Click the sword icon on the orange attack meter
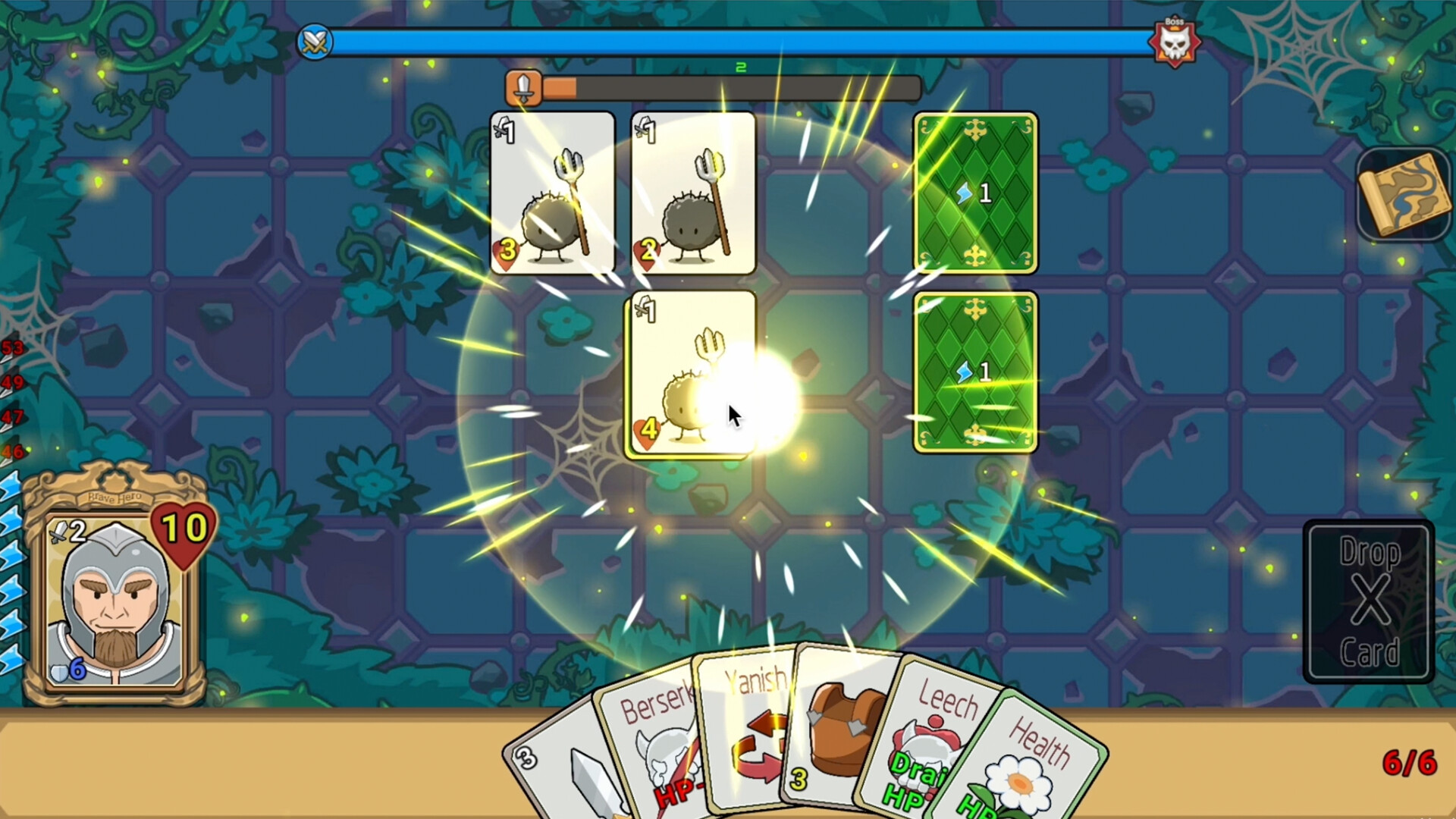The image size is (1456, 819). point(525,86)
